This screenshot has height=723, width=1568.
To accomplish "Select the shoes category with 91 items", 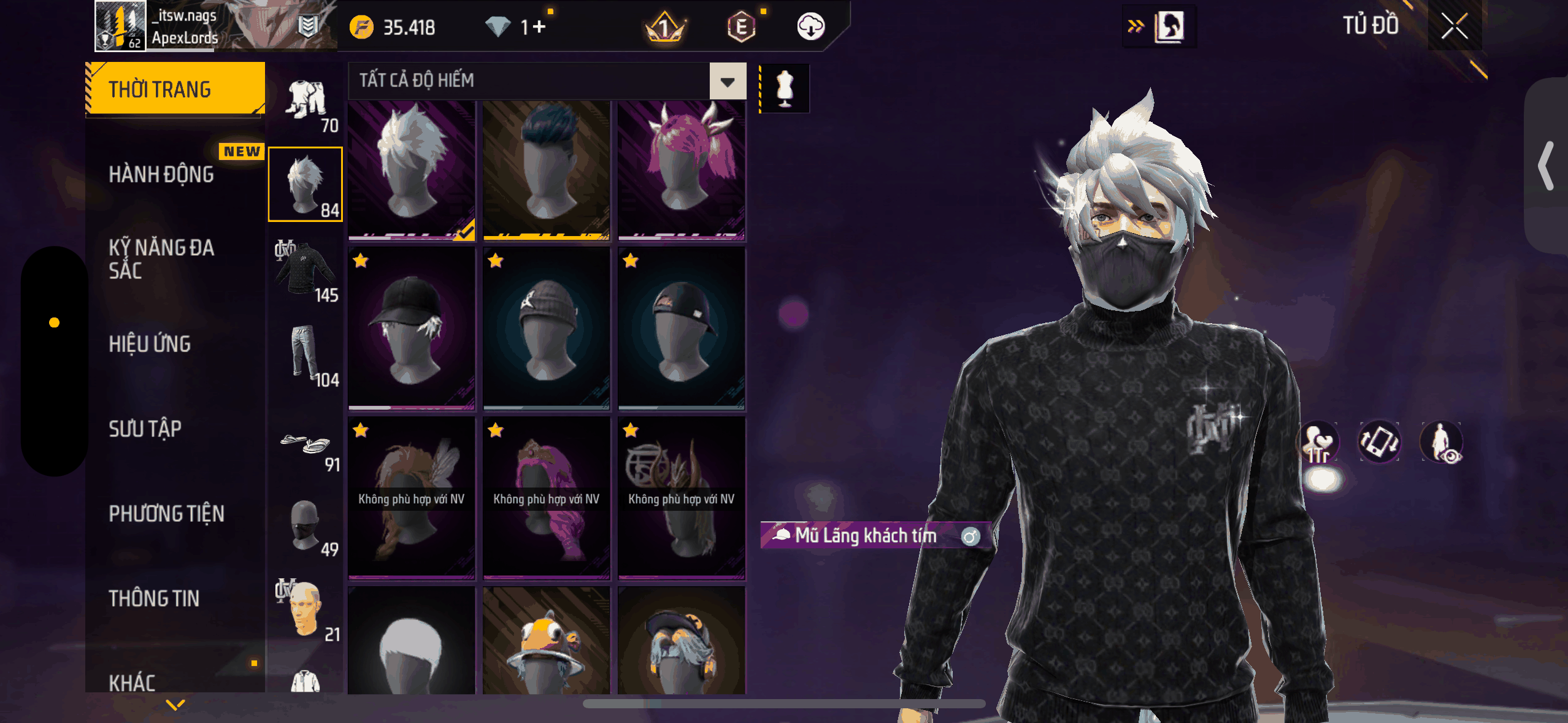I will (x=306, y=447).
